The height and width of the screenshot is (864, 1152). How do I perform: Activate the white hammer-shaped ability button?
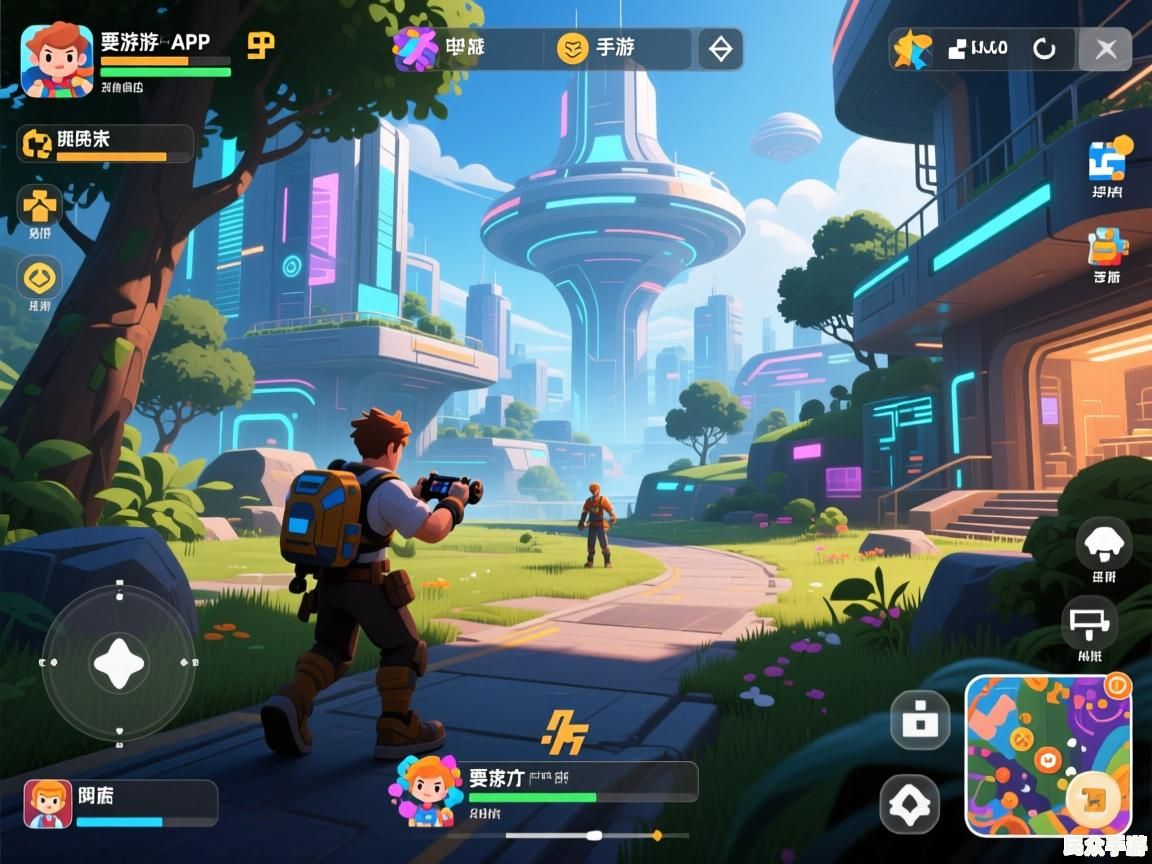[x=1090, y=624]
